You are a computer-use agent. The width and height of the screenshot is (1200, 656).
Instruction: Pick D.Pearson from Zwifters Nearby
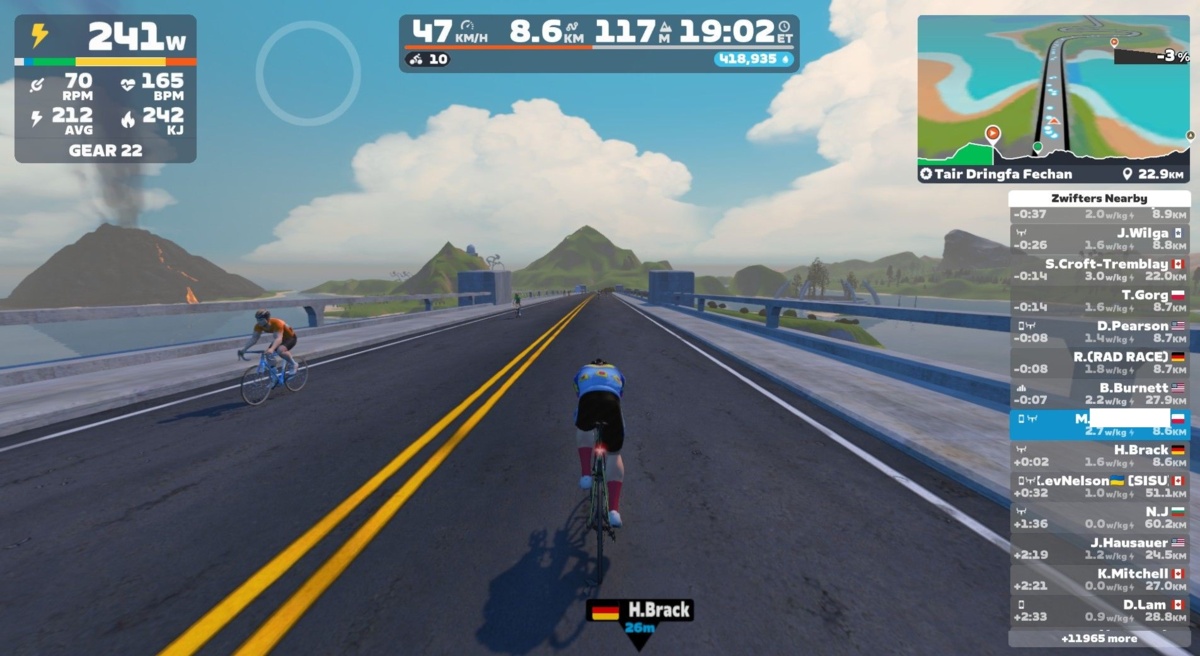coord(1098,332)
